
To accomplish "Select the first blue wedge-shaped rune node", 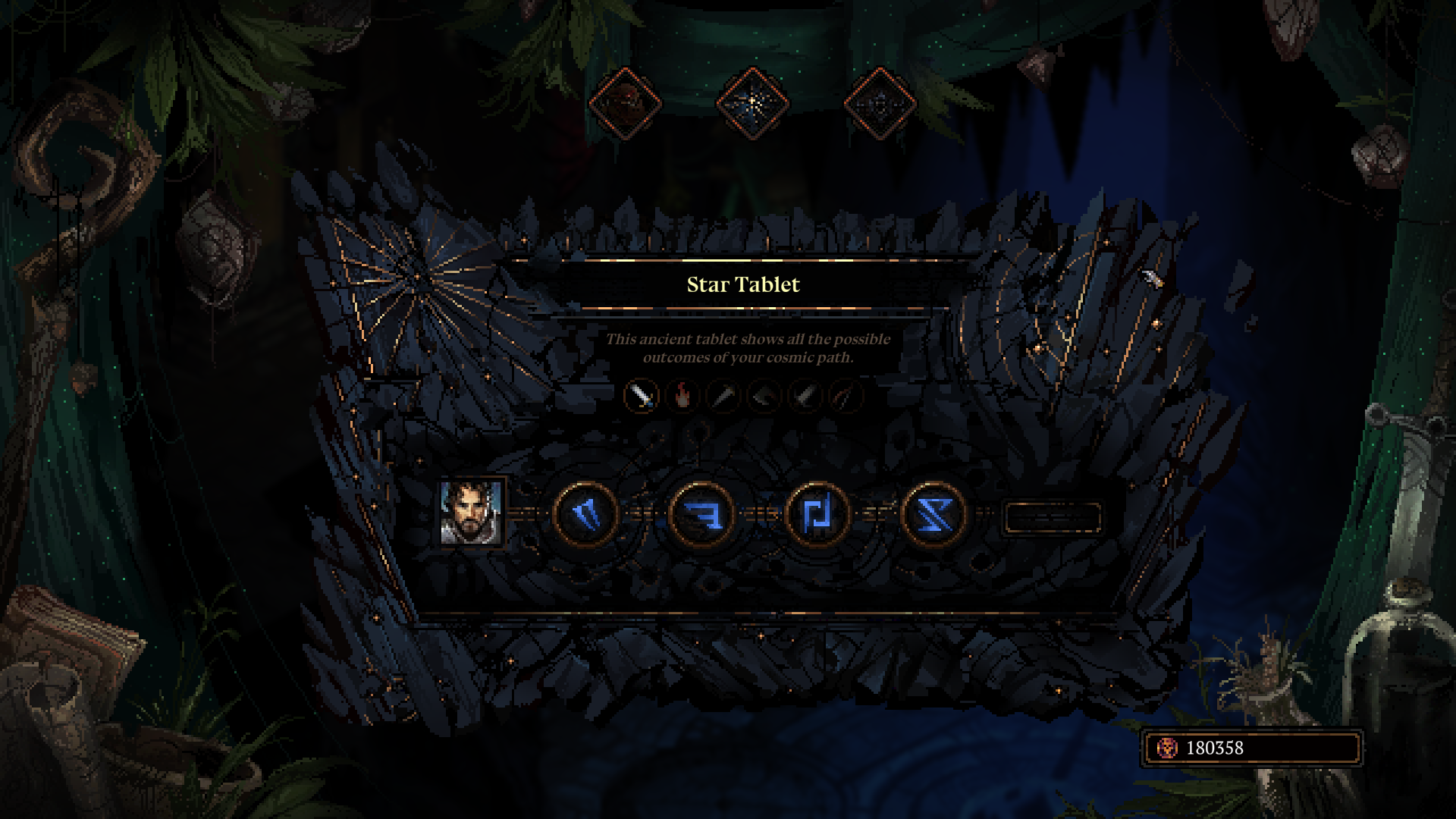I will coord(585,515).
